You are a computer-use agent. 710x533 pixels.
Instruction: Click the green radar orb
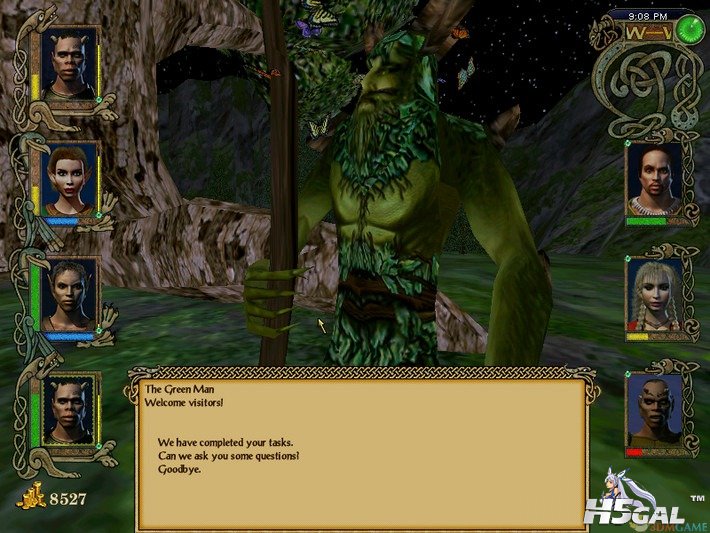coord(687,30)
